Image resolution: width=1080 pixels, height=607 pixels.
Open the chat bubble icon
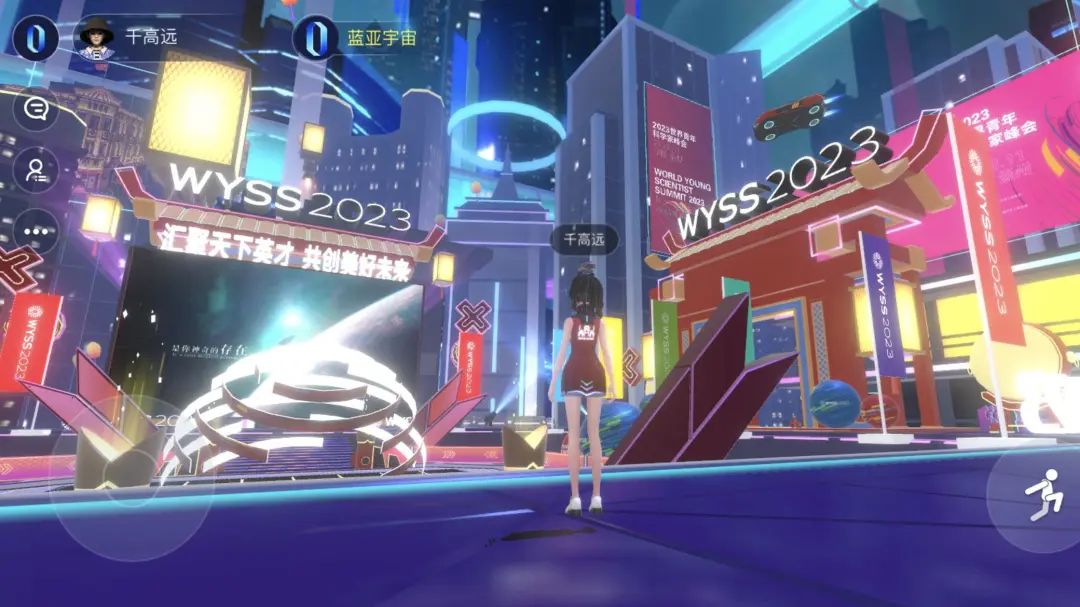pyautogui.click(x=36, y=108)
